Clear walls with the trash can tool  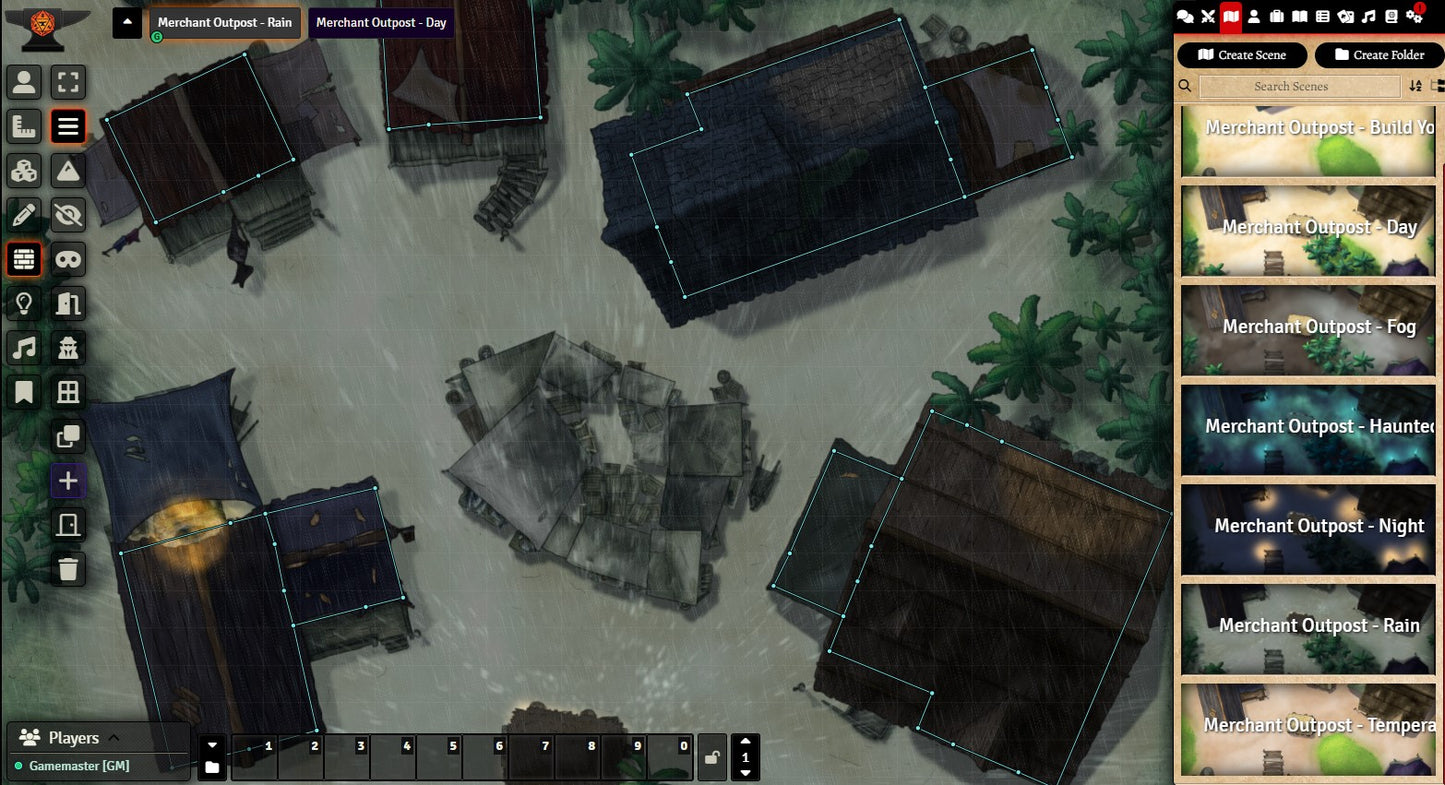68,569
